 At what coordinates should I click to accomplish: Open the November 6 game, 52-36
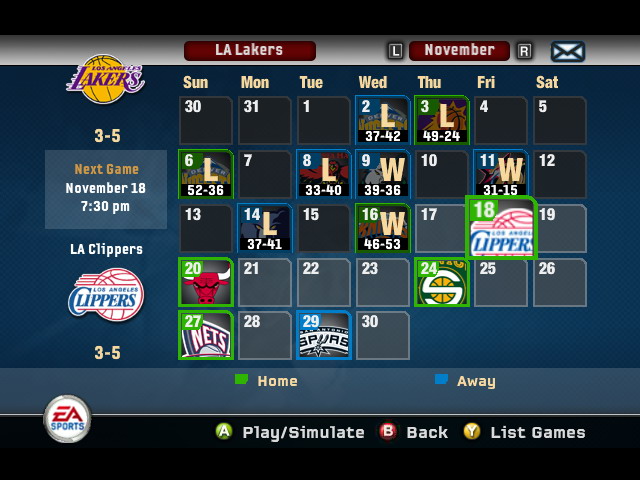coord(206,175)
